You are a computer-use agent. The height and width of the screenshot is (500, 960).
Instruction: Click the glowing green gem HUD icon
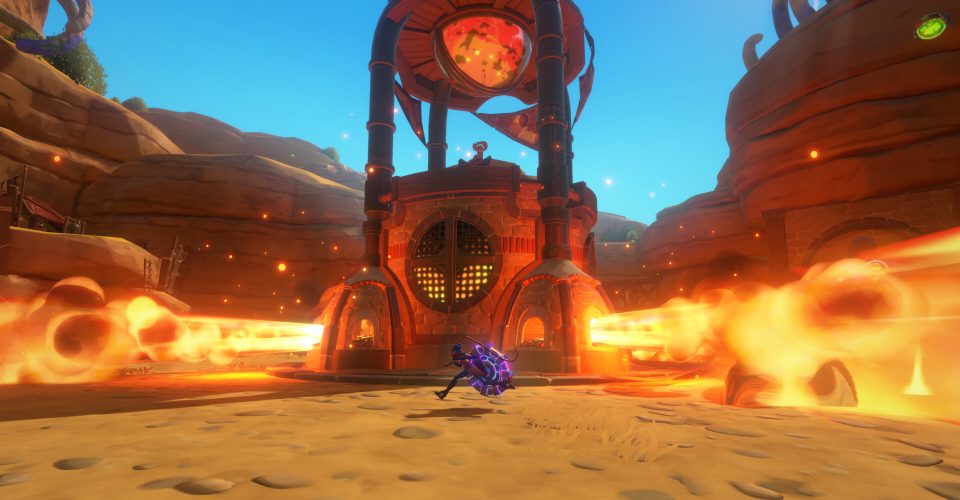[931, 27]
